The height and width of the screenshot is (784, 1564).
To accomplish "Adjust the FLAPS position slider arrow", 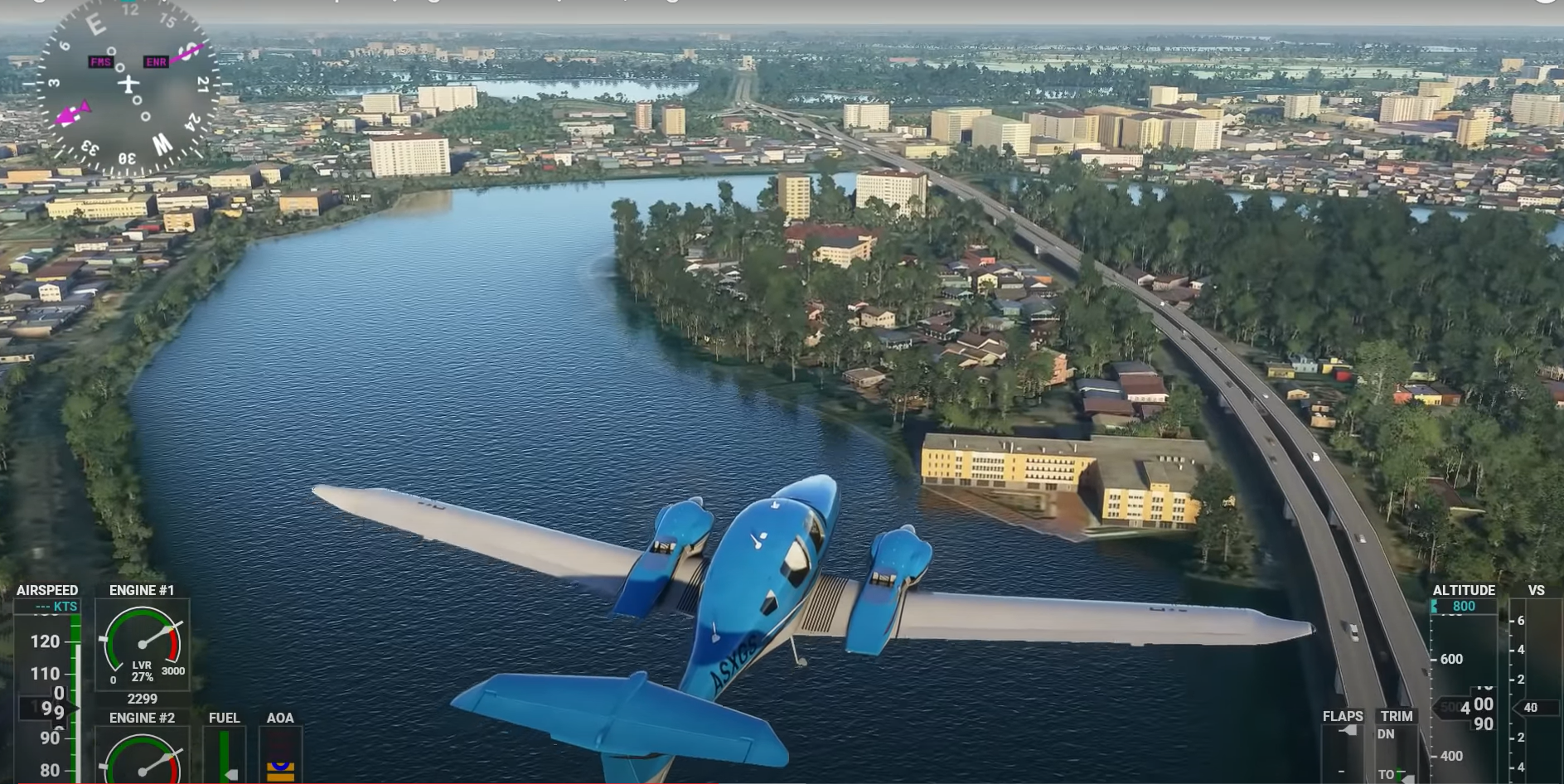I will coord(1349,731).
